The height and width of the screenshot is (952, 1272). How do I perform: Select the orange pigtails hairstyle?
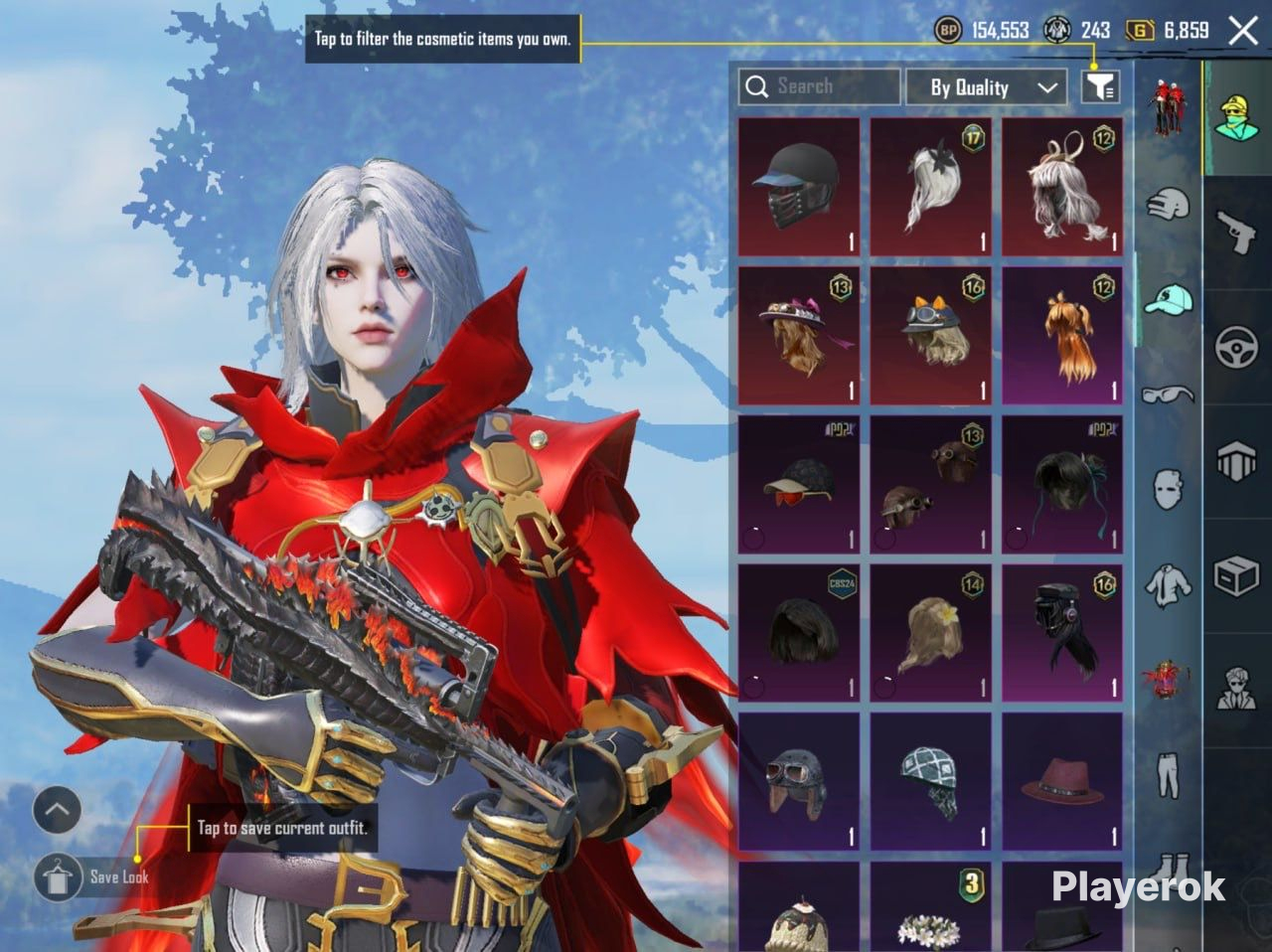[x=1062, y=336]
